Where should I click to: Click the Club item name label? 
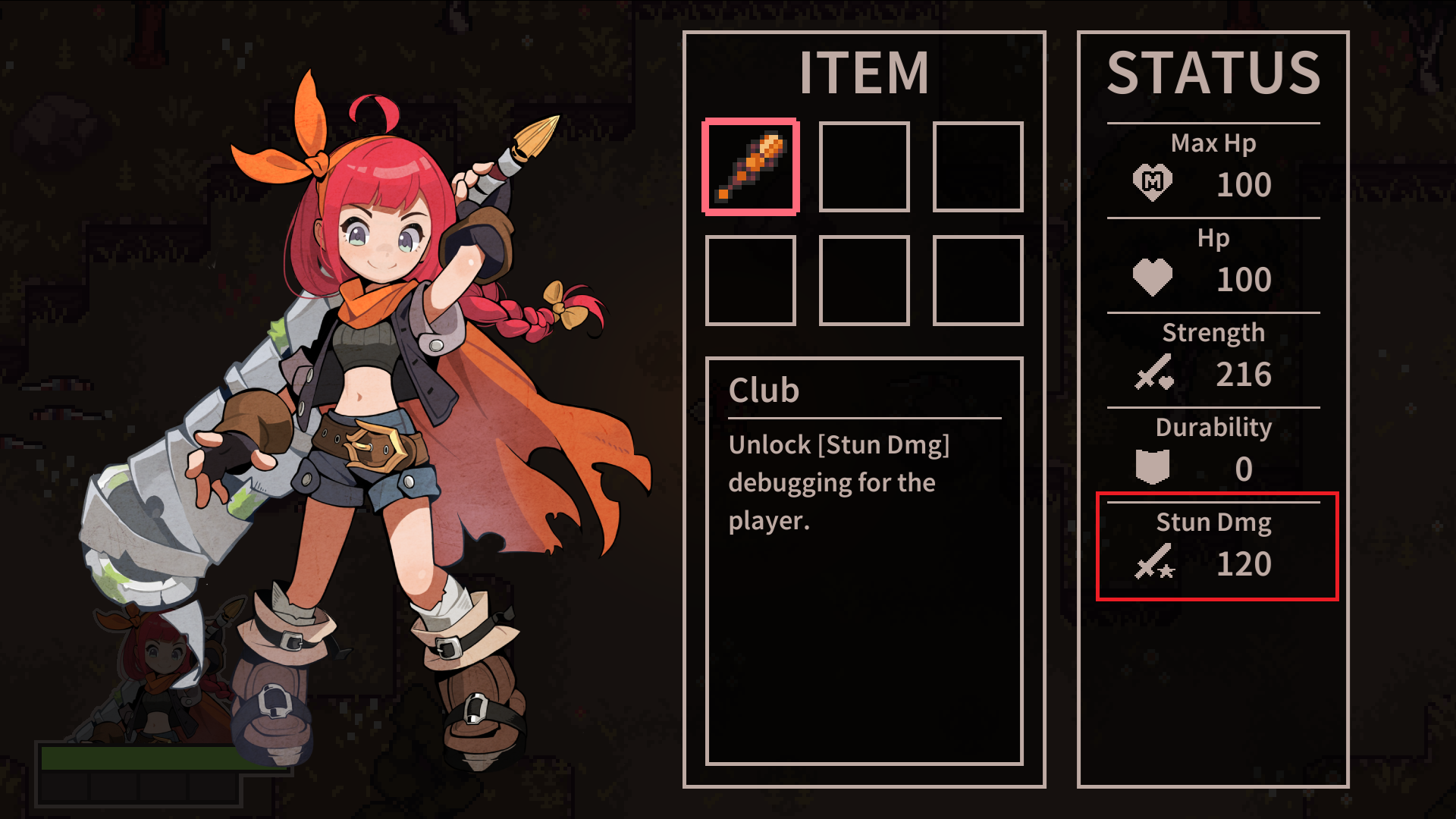coord(764,389)
